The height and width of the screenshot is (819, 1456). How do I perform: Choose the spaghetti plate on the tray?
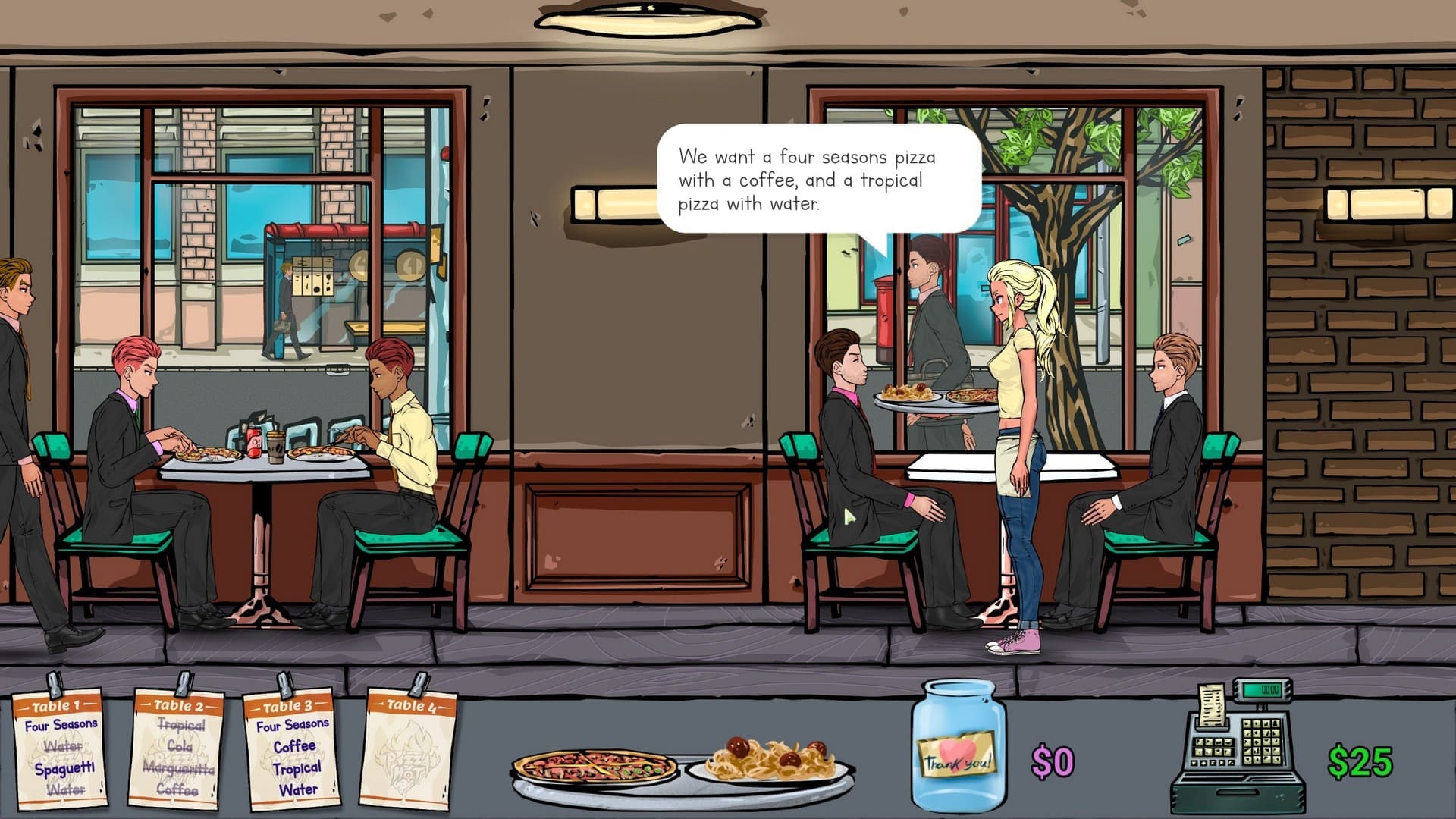[769, 761]
